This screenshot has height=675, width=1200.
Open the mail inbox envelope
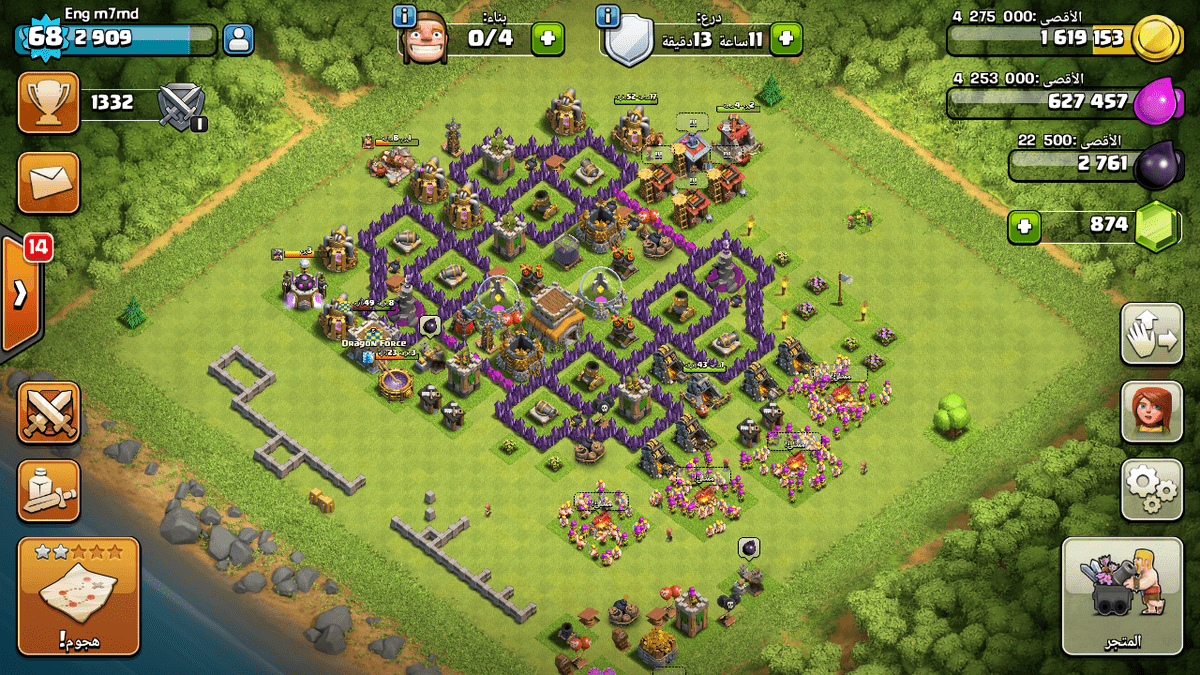(48, 182)
